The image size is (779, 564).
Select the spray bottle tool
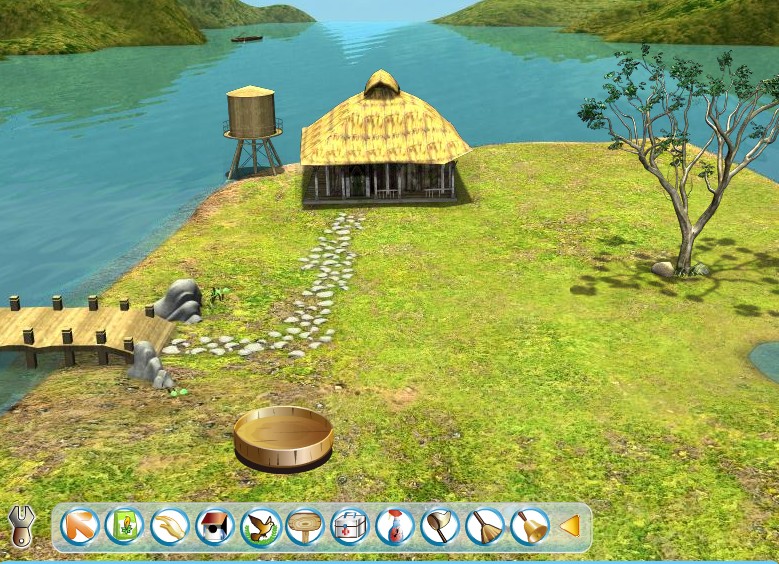pyautogui.click(x=395, y=526)
